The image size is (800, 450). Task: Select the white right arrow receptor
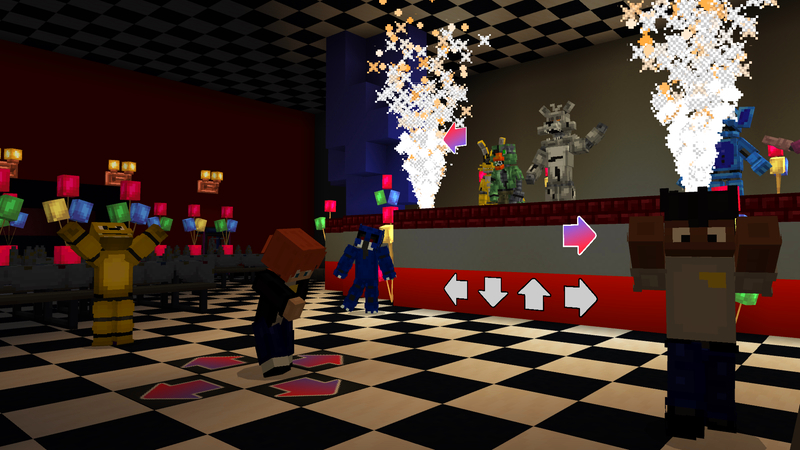580,296
